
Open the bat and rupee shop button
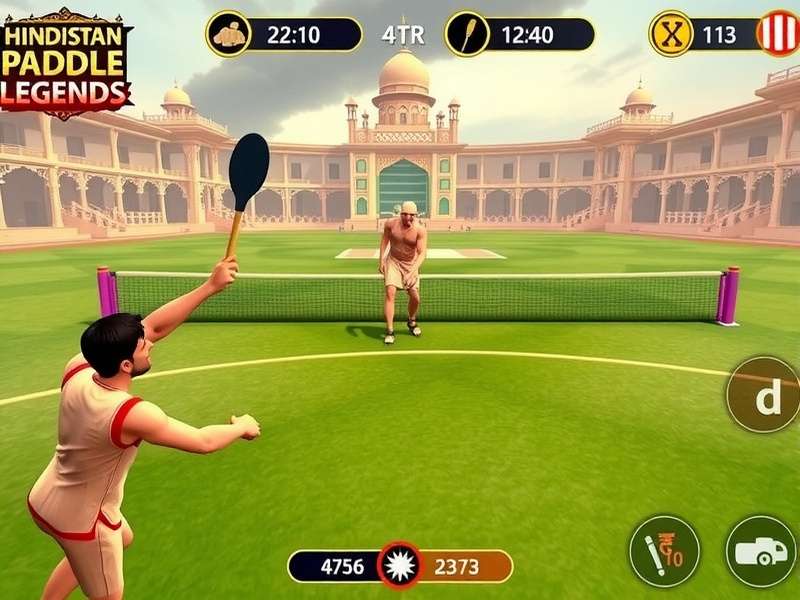664,551
